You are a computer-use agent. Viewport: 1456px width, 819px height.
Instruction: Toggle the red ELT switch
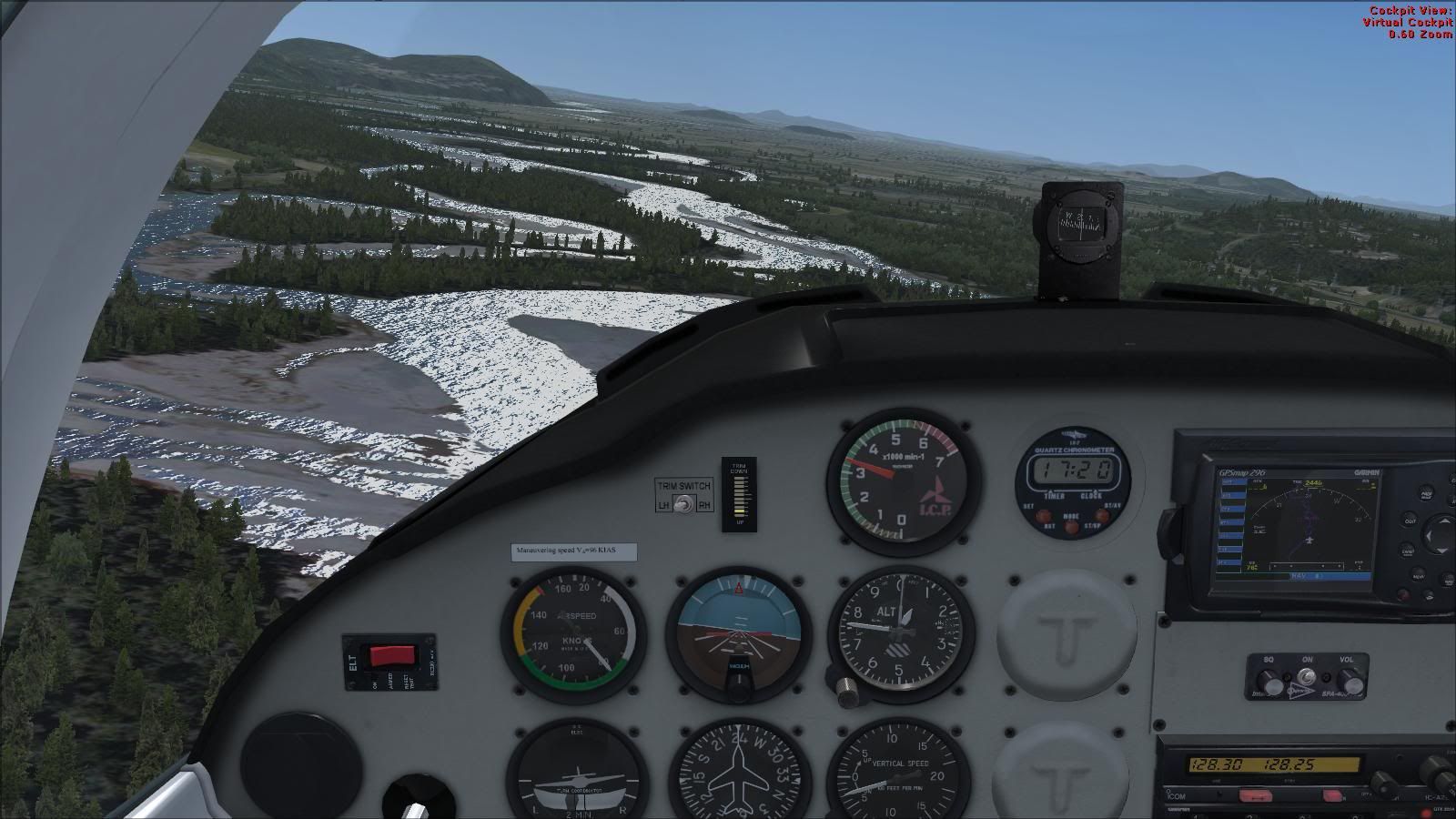pyautogui.click(x=390, y=655)
